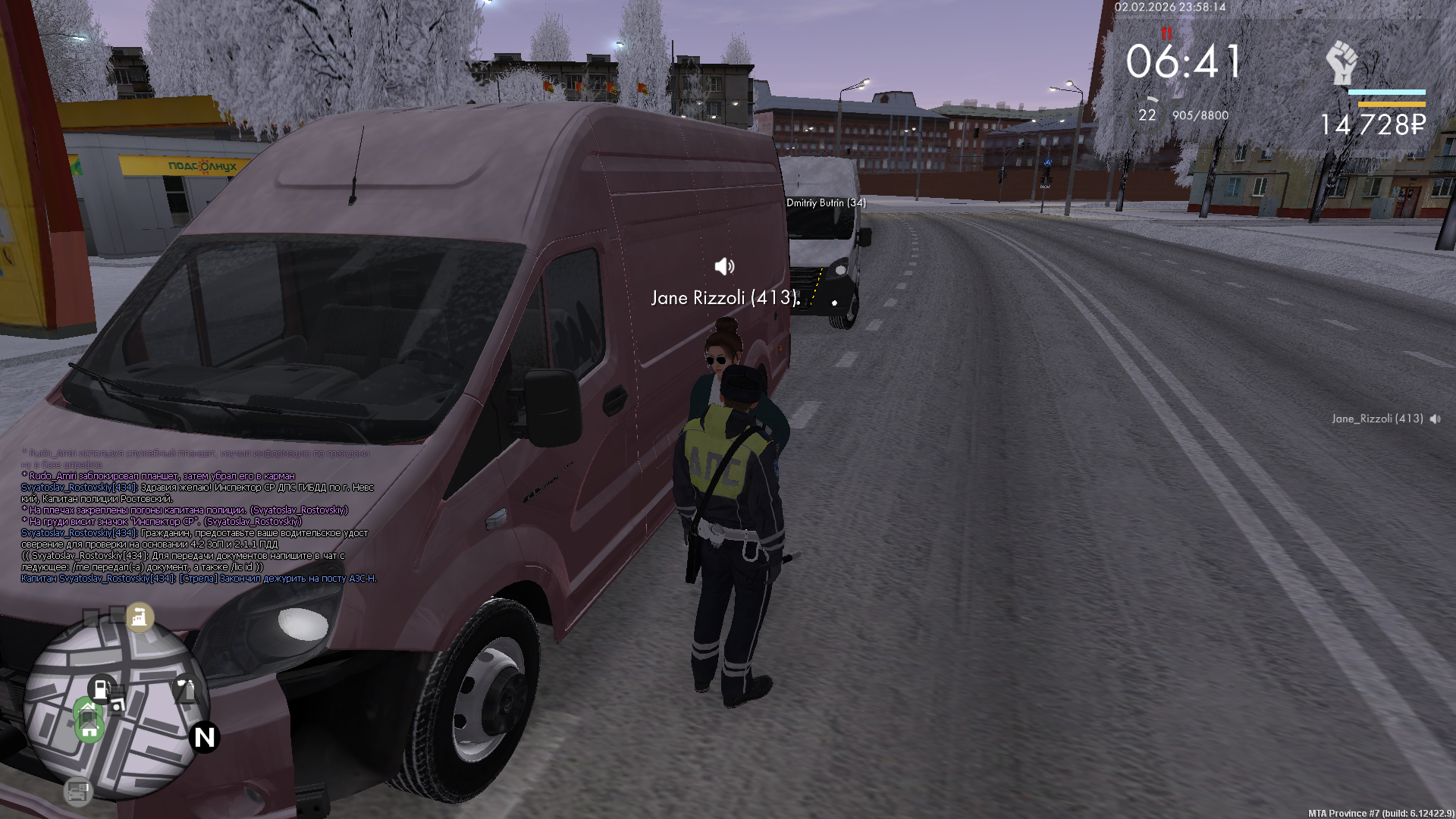Click the chat message log
The image size is (1456, 819).
[x=199, y=516]
